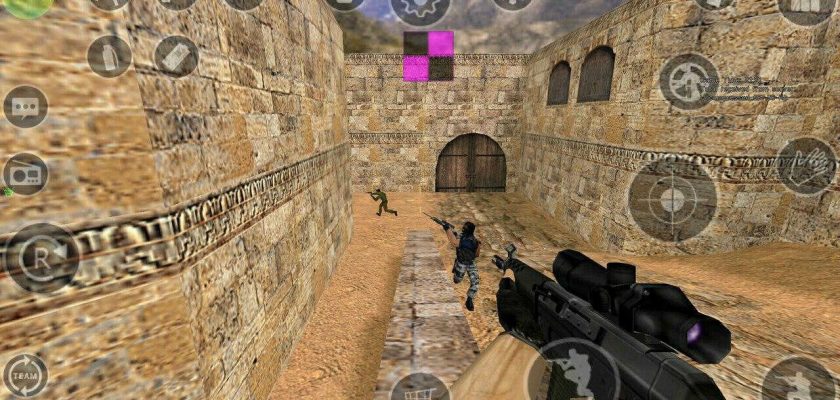The image size is (840, 400).
Task: Open the TEAM switch button
Action: pyautogui.click(x=26, y=374)
